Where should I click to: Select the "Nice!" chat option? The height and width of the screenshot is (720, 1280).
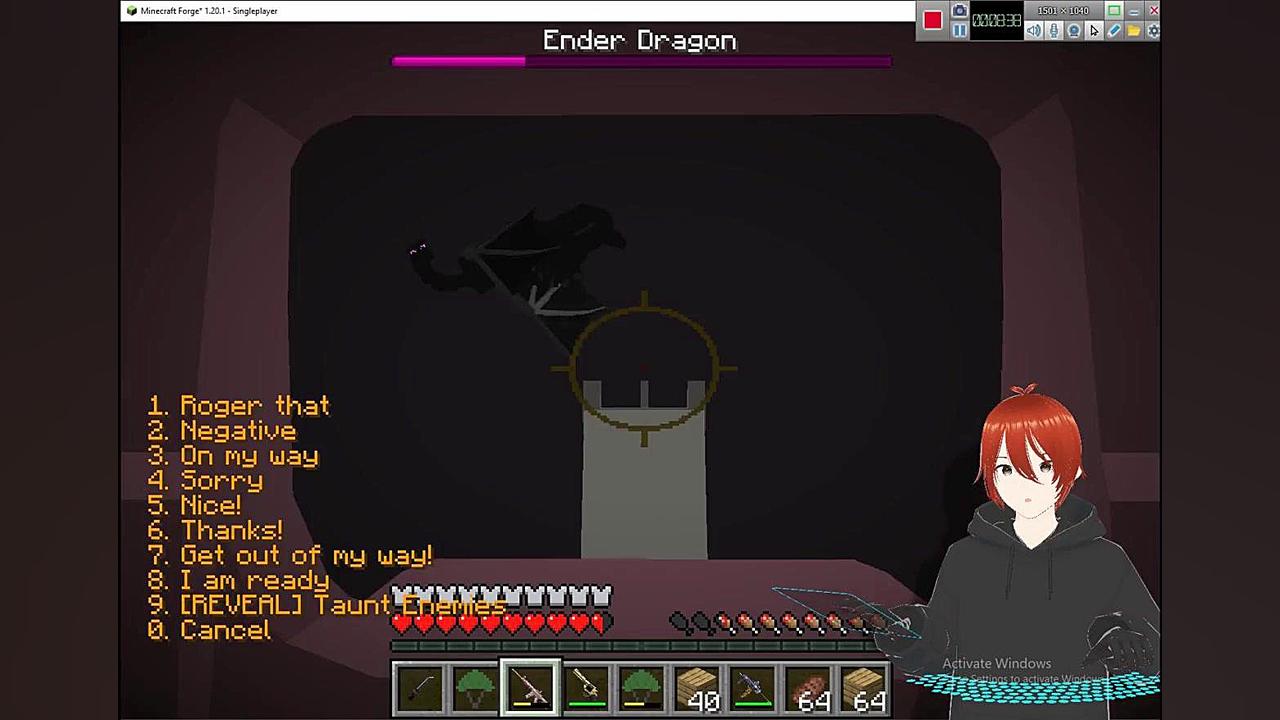210,506
